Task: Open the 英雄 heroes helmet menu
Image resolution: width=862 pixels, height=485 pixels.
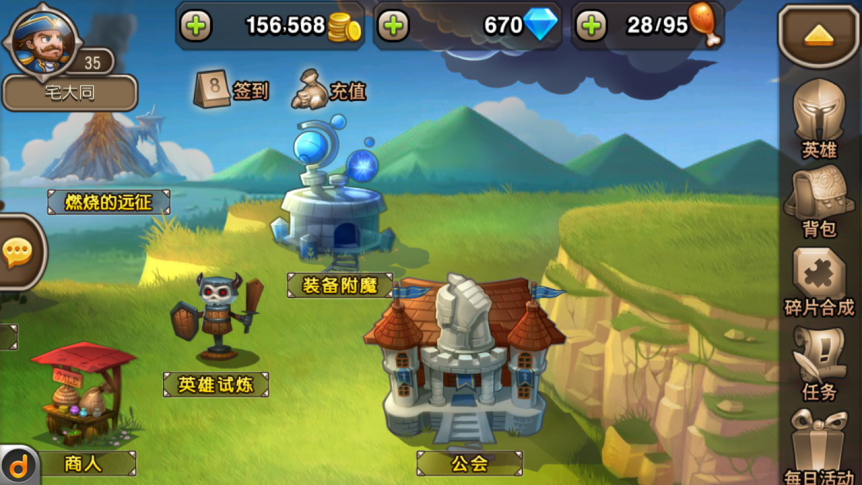Action: coord(819,116)
